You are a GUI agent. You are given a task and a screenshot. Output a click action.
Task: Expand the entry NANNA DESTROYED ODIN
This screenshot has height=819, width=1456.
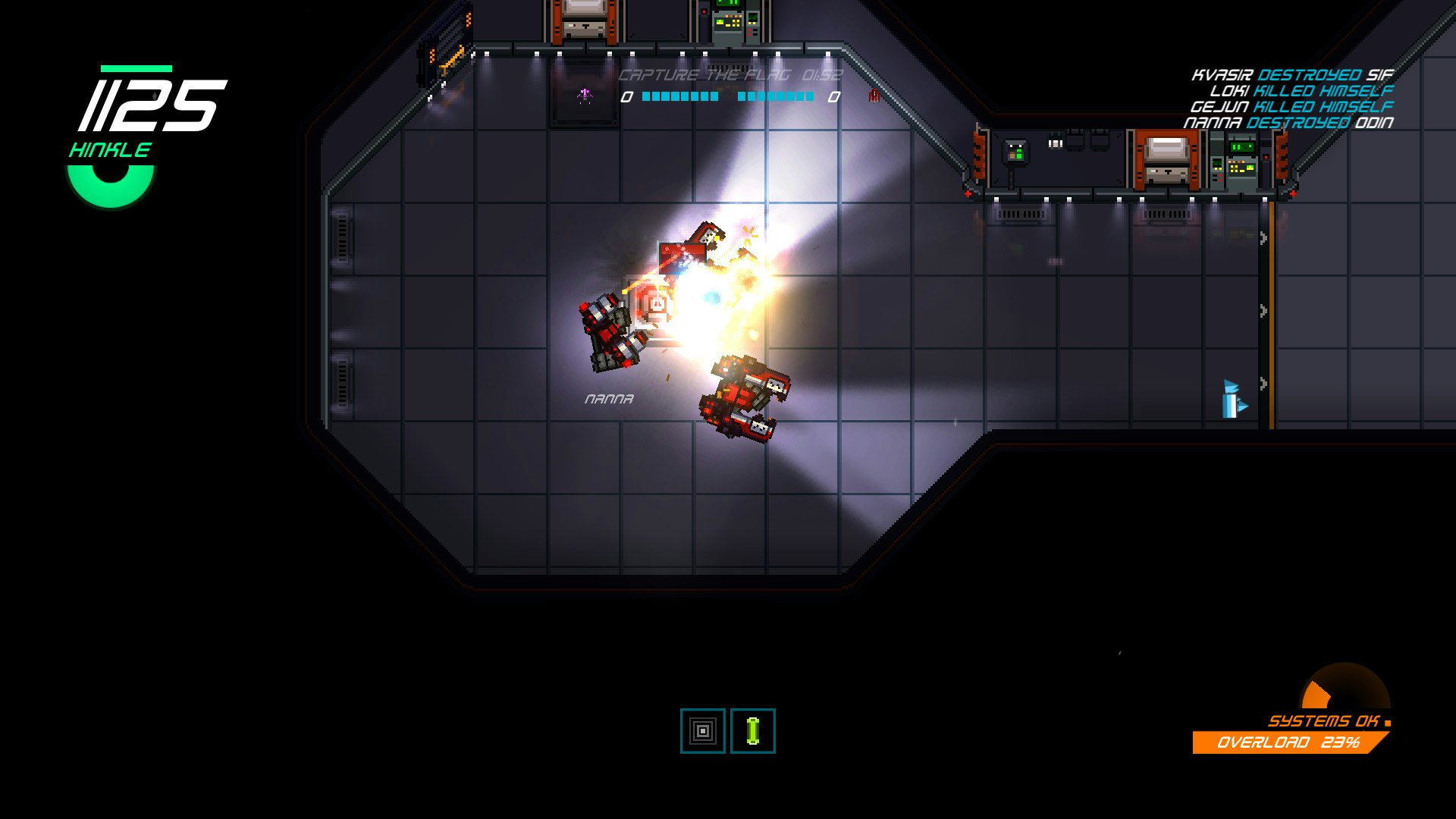pyautogui.click(x=1289, y=122)
